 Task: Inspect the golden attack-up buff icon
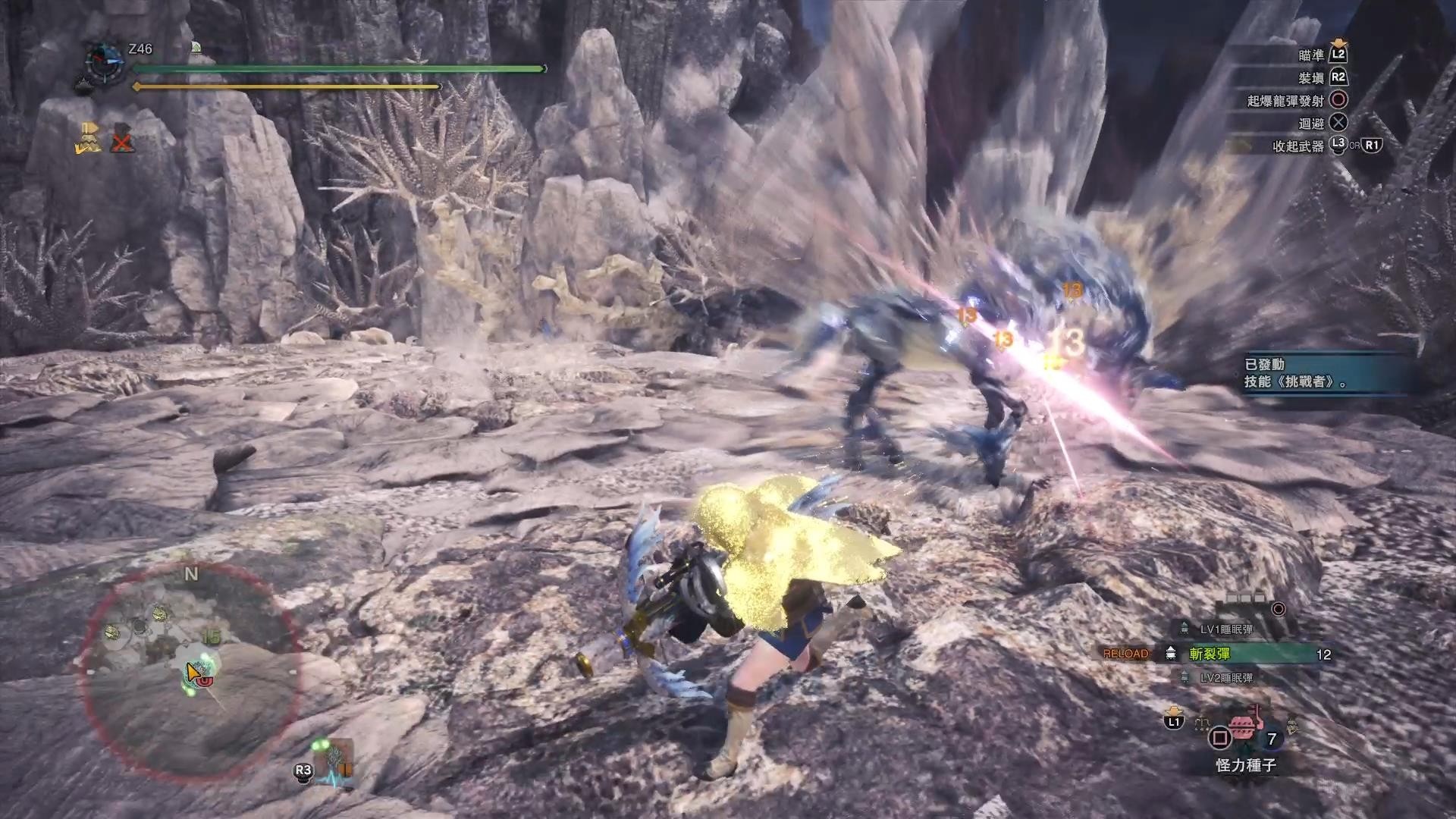point(89,137)
